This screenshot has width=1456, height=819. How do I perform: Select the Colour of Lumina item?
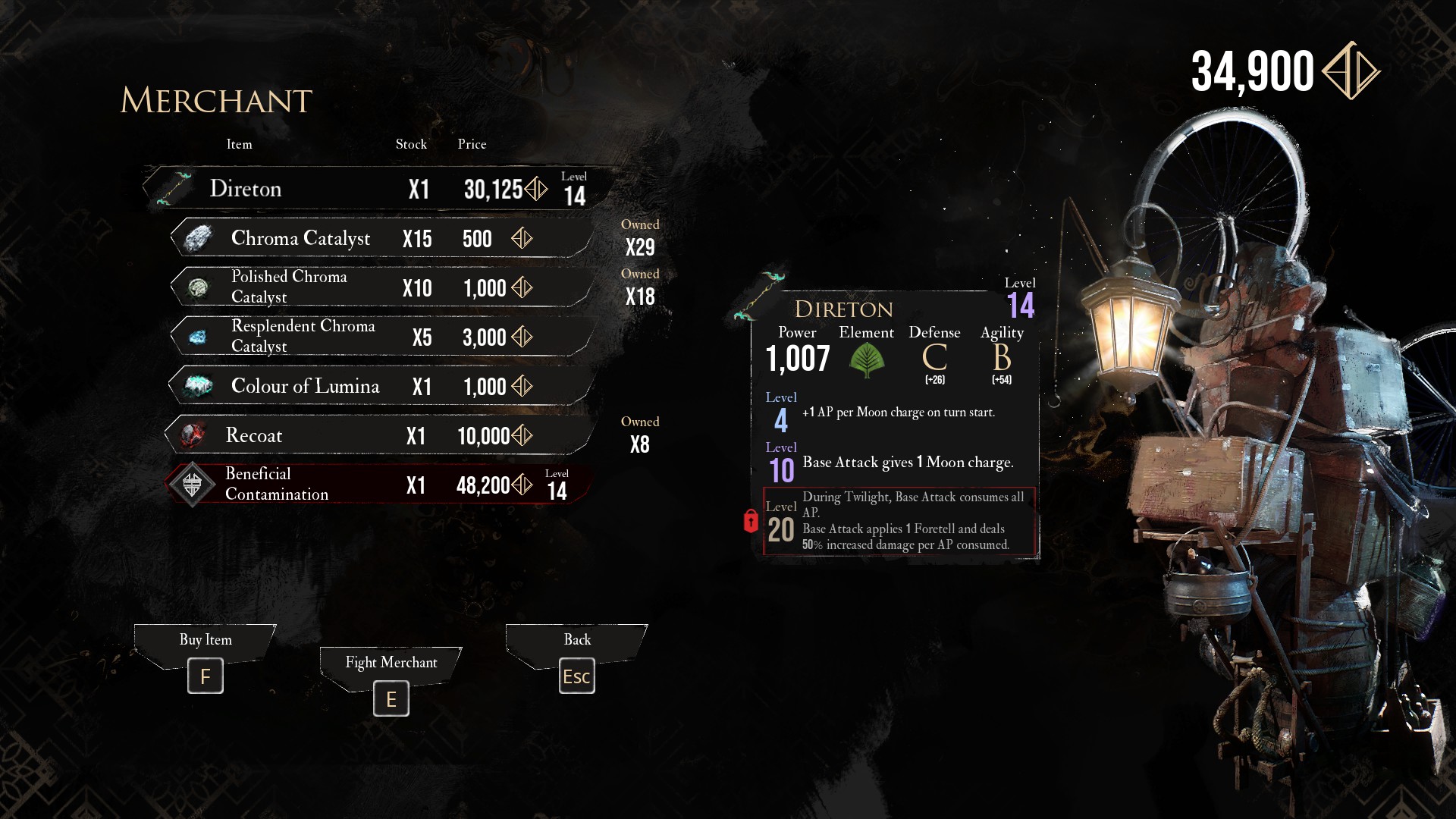point(379,386)
